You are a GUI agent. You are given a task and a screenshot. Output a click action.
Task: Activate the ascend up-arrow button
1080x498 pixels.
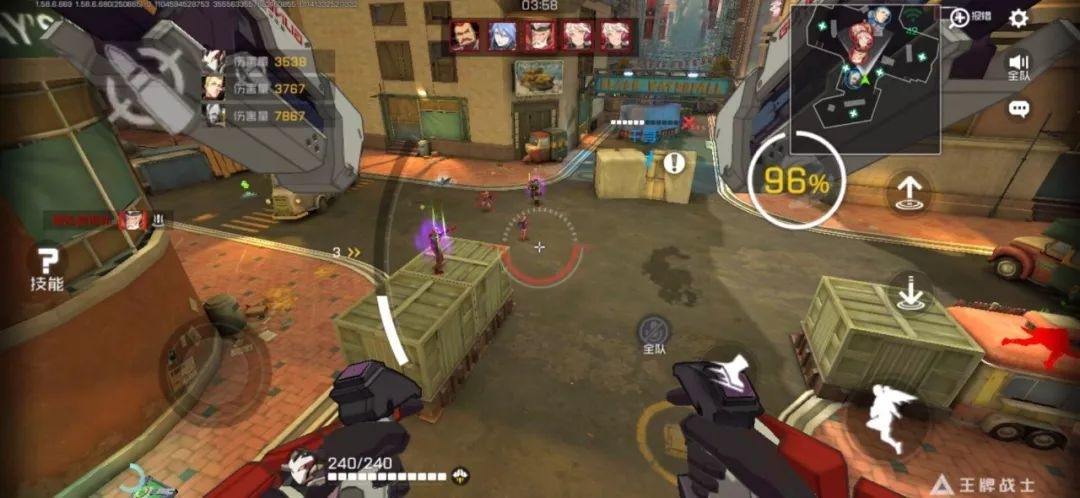tap(909, 192)
